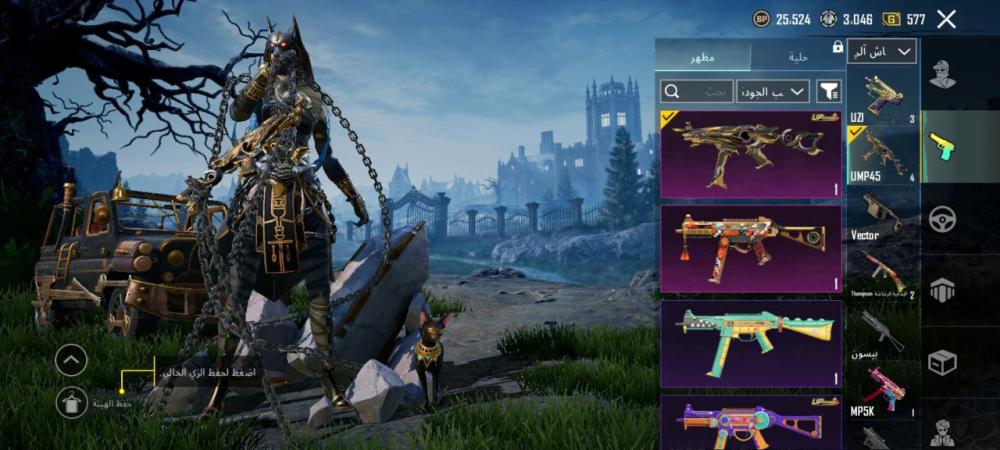Close the inventory screen with the X
The width and height of the screenshot is (1000, 450).
(946, 19)
